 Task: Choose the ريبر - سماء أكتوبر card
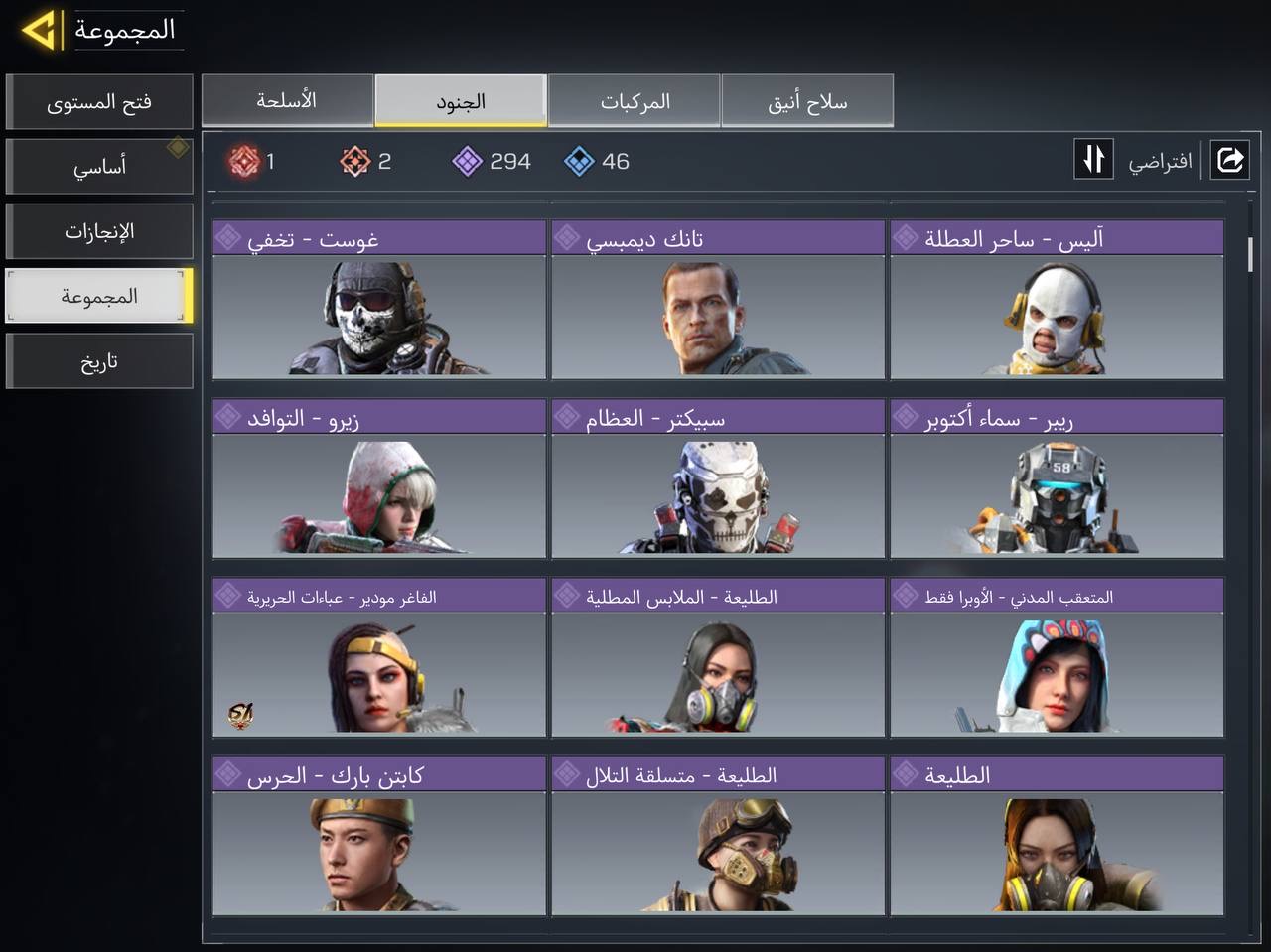pos(1057,478)
